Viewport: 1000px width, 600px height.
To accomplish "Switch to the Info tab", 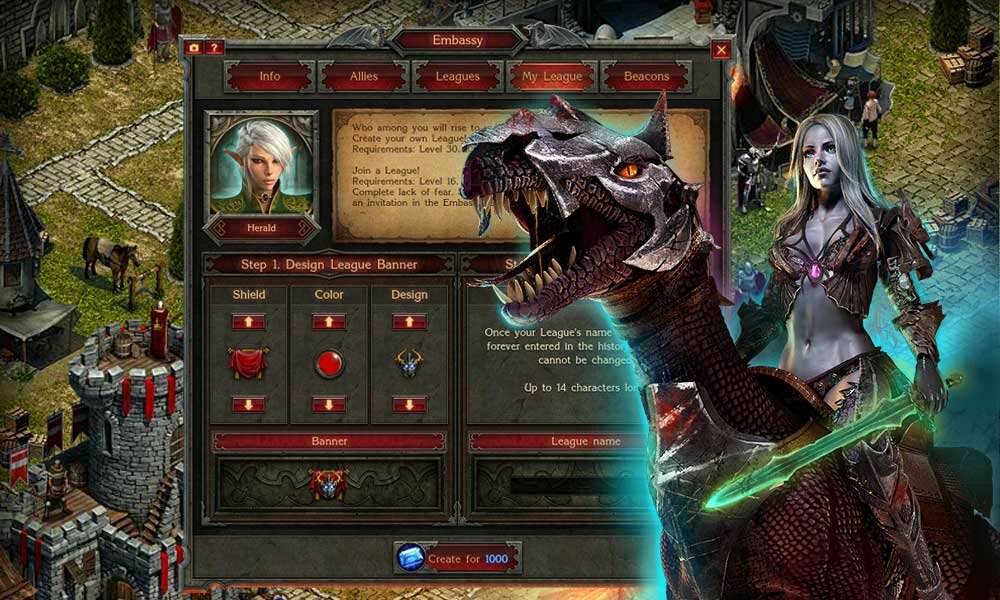I will point(270,77).
